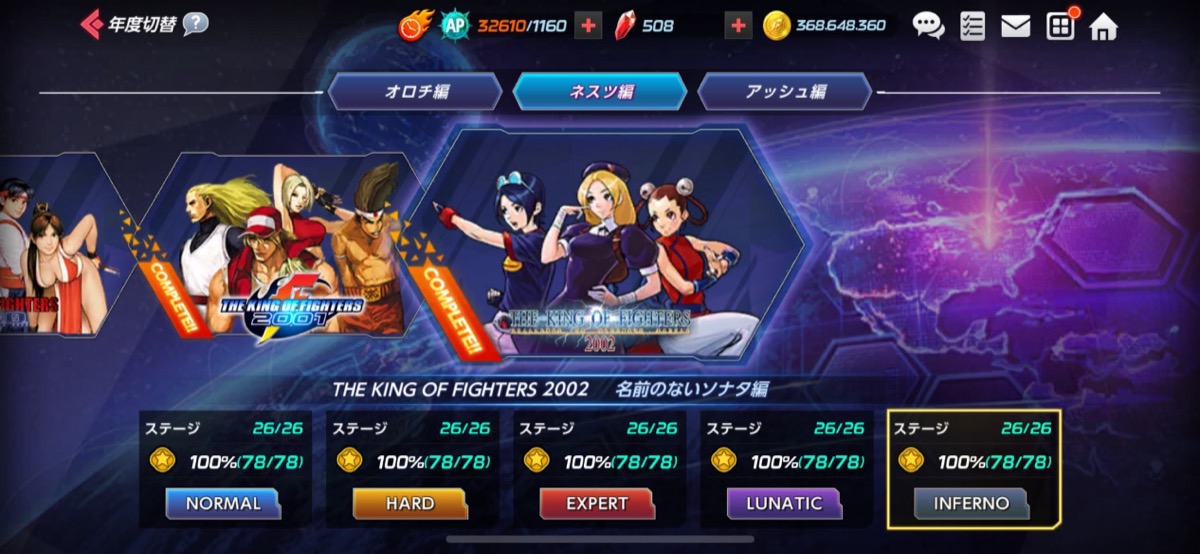Open the grid menu icon
The width and height of the screenshot is (1200, 554).
[1060, 26]
